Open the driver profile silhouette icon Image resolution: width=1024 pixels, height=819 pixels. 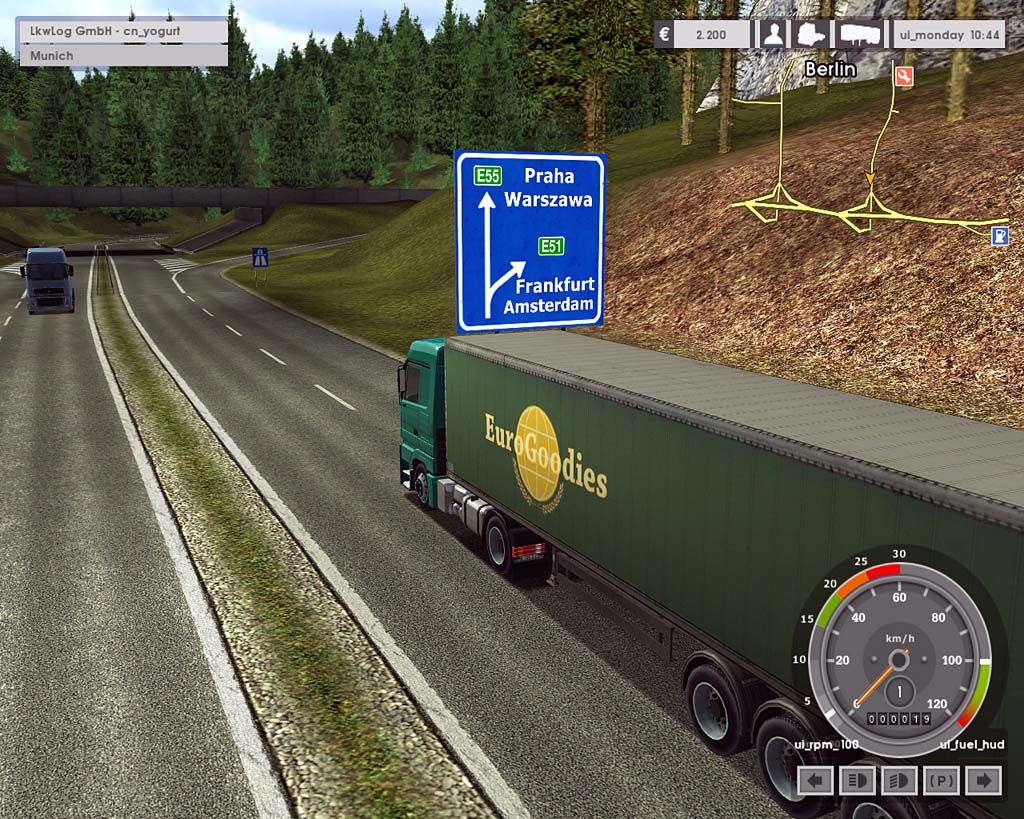[773, 35]
